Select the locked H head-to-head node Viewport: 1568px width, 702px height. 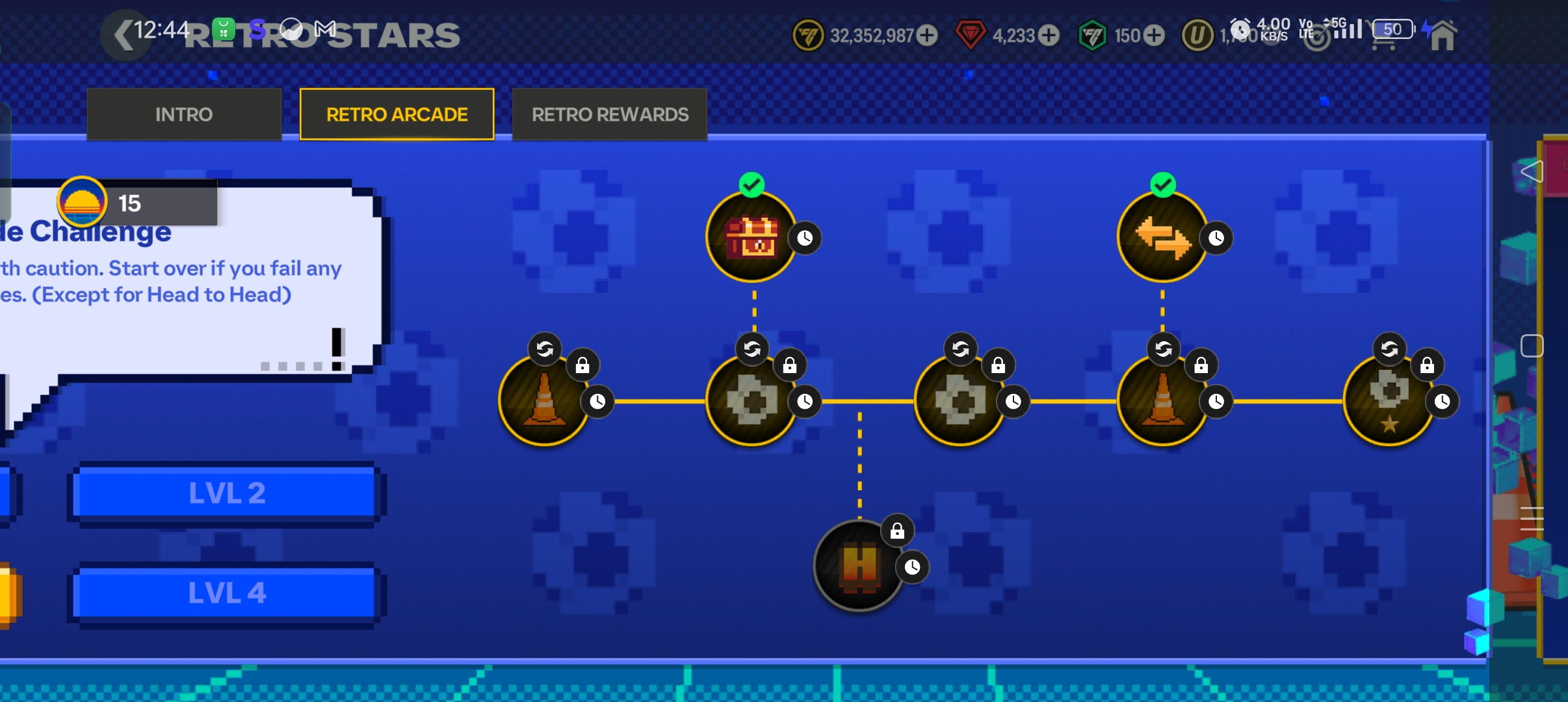pyautogui.click(x=859, y=565)
